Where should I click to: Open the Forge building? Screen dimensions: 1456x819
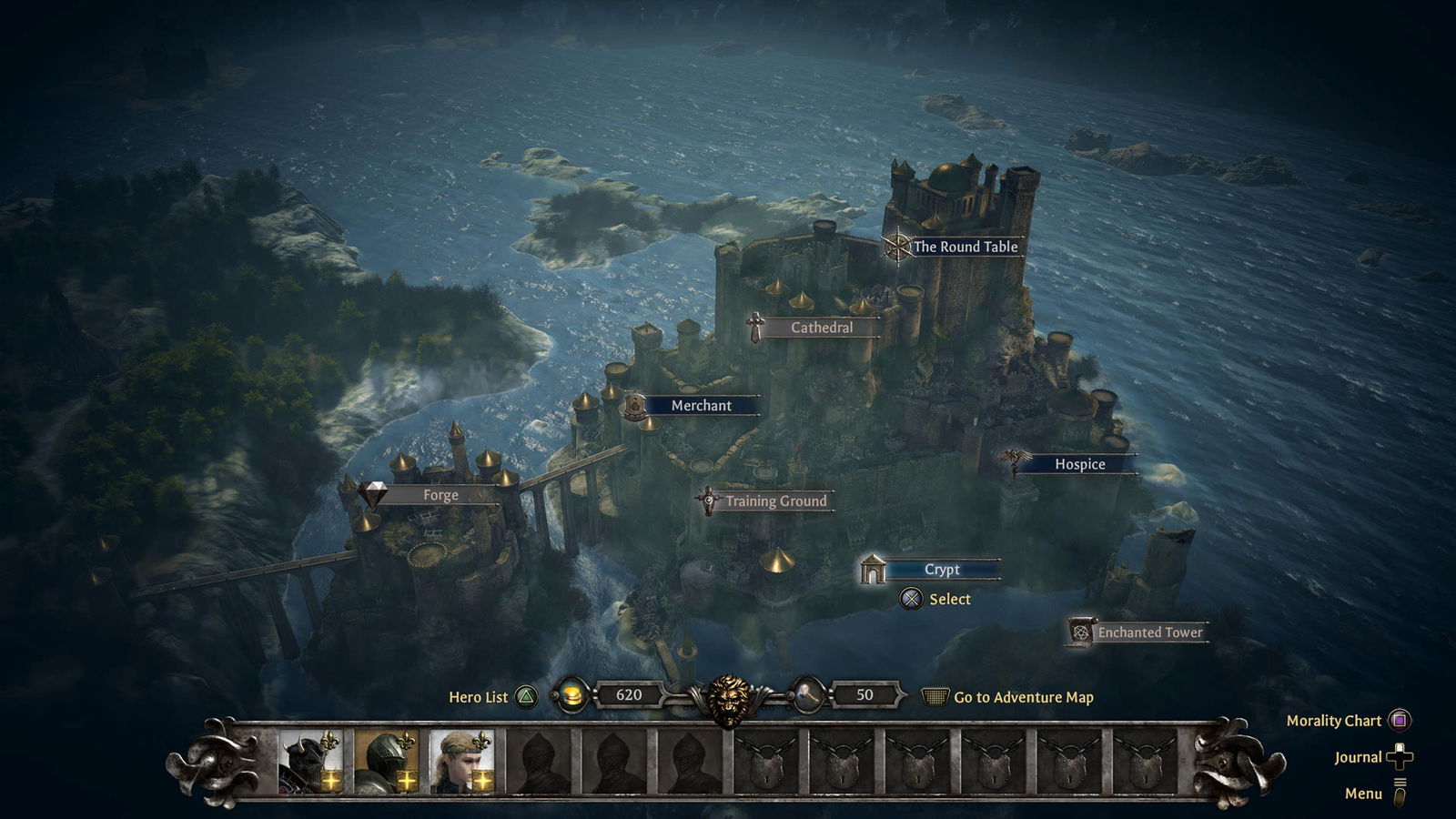pos(440,495)
